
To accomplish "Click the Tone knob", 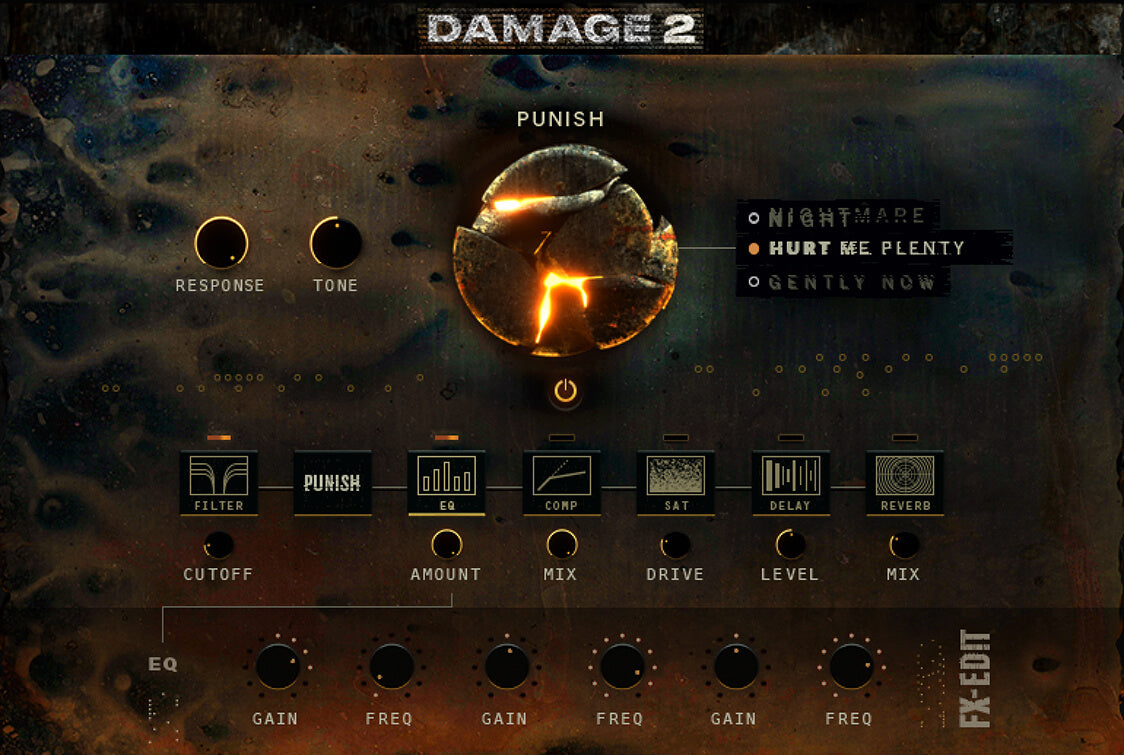I will (x=335, y=243).
